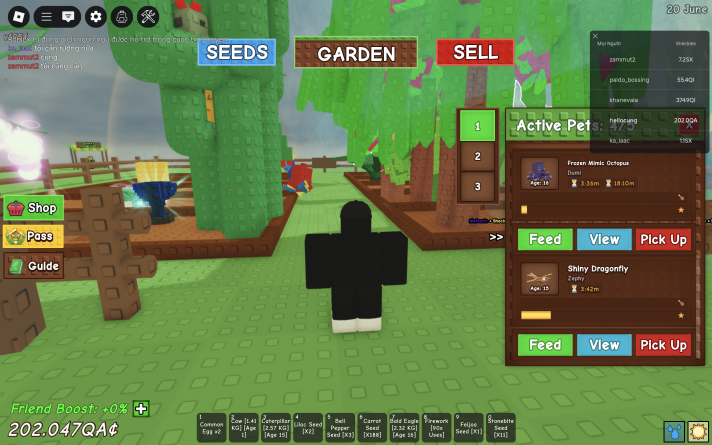Pick up the Shiny Dragonfly
This screenshot has width=712, height=445.
(663, 345)
